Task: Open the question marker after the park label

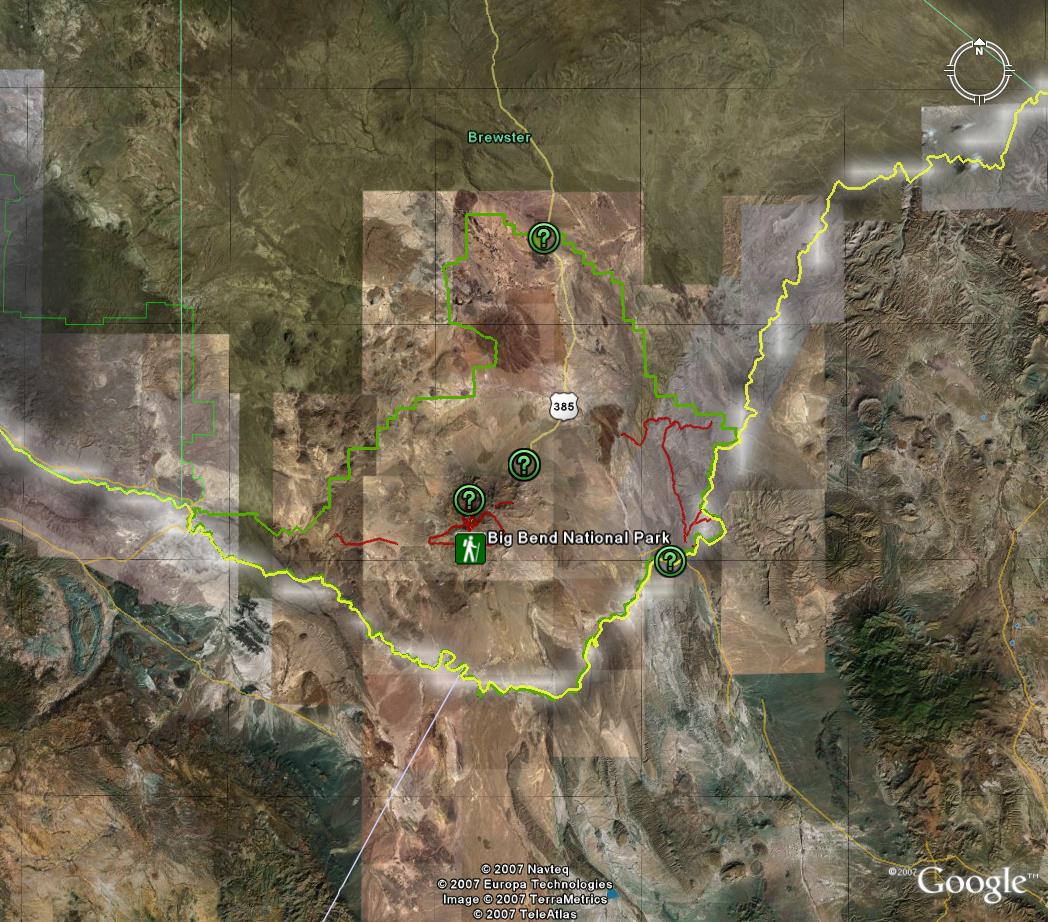Action: (x=670, y=562)
